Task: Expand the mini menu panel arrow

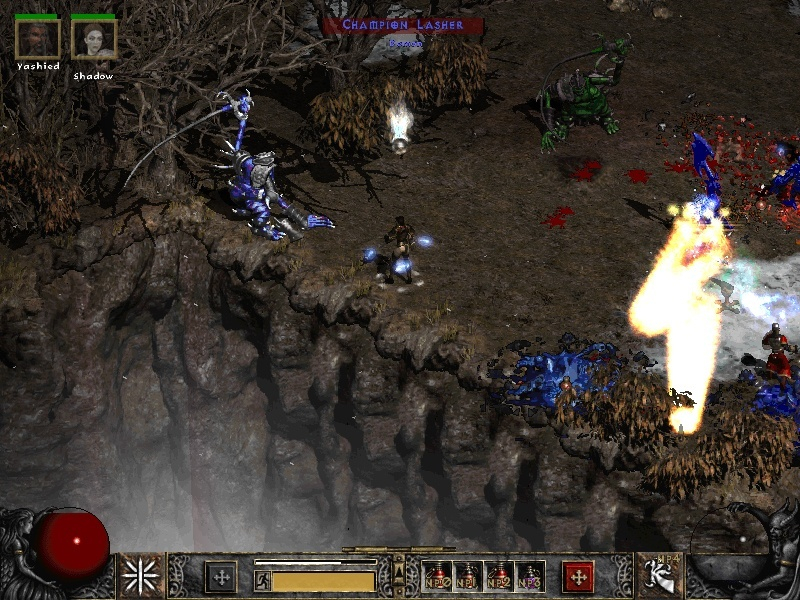Action: pos(398,571)
